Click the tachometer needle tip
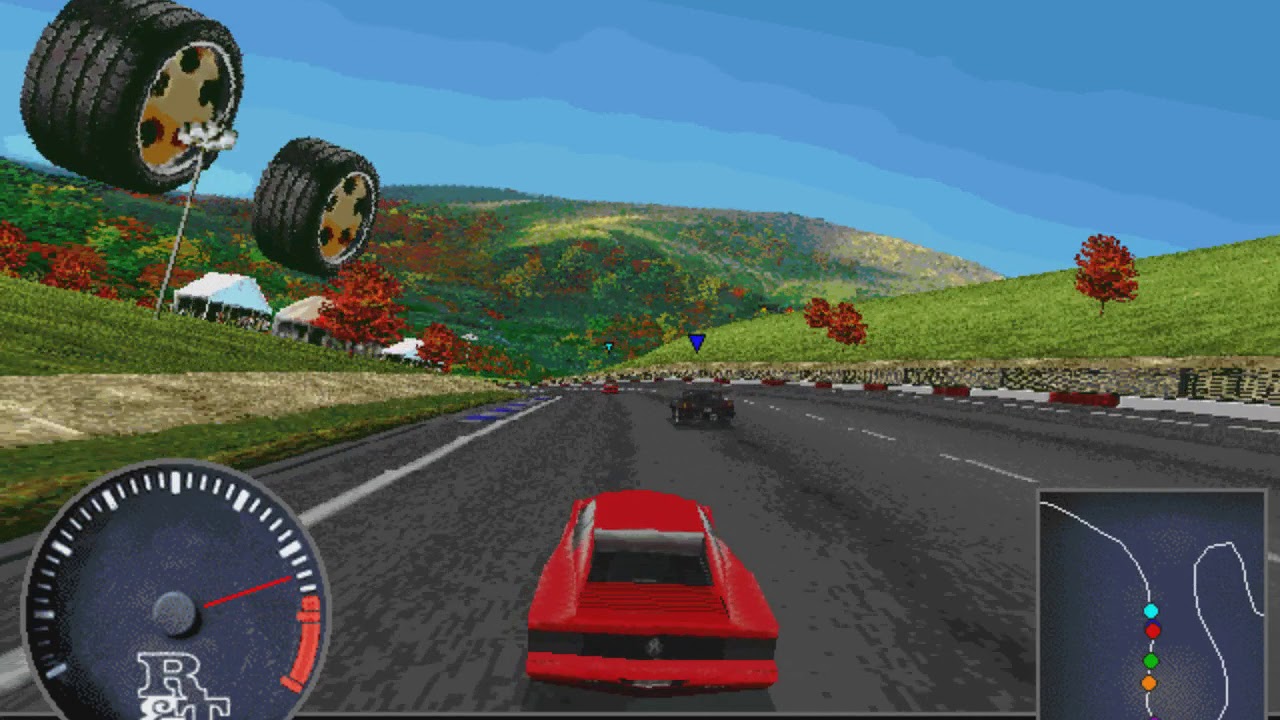 click(292, 579)
